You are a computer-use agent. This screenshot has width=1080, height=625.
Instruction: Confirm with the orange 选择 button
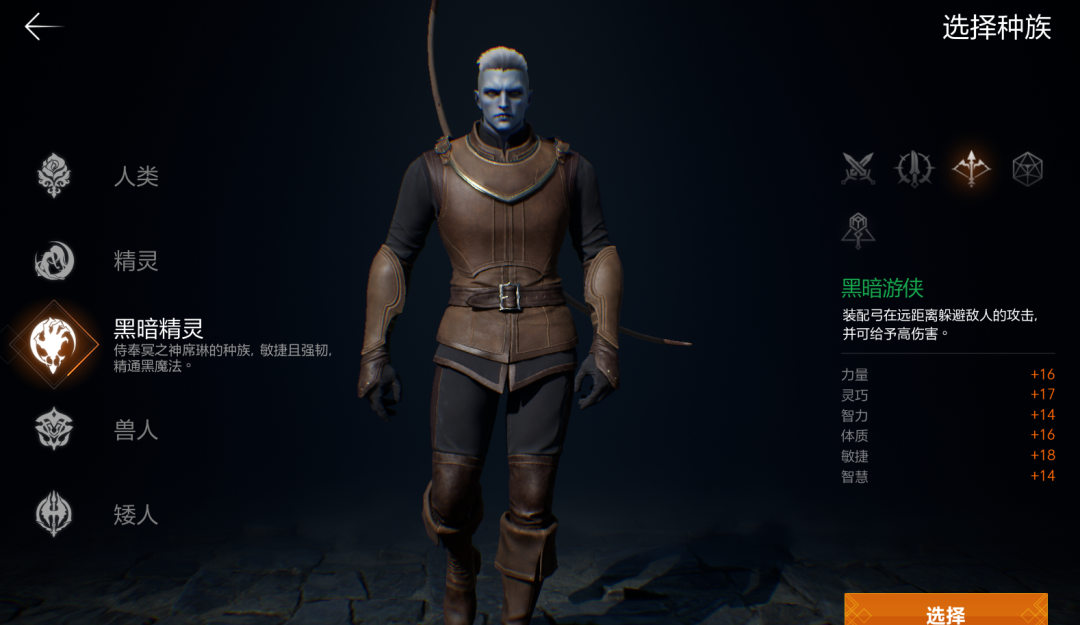945,611
